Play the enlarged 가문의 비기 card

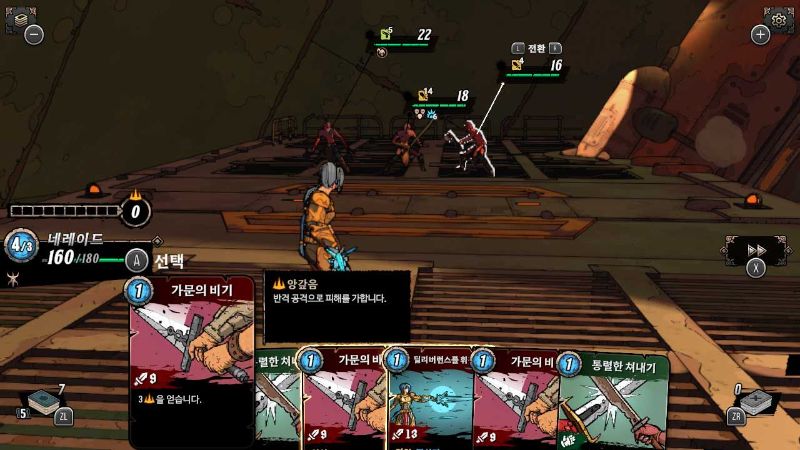(x=190, y=360)
